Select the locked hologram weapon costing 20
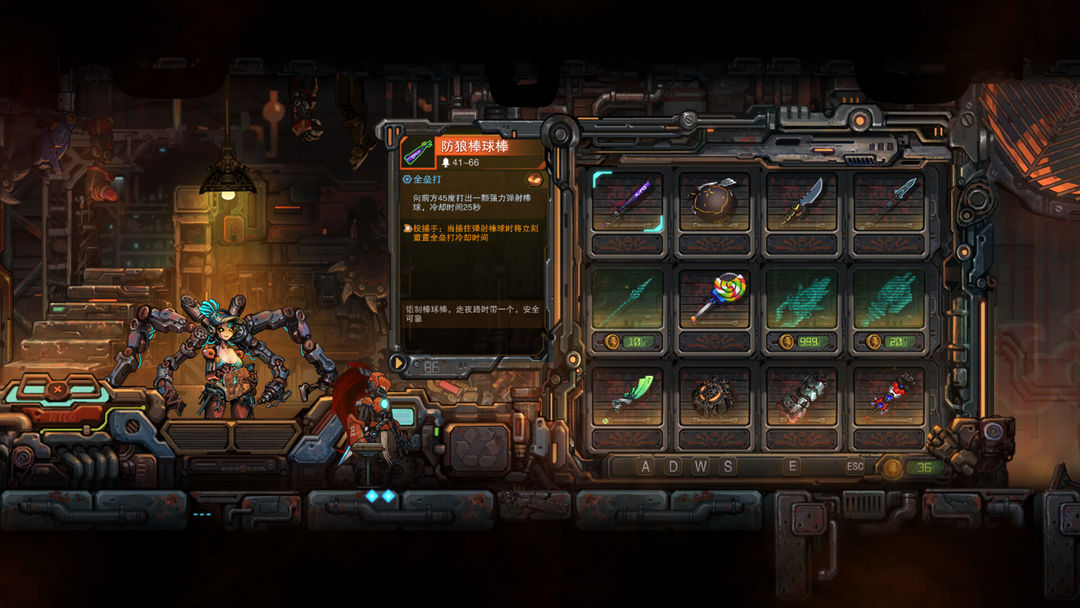The width and height of the screenshot is (1080, 608). 889,298
